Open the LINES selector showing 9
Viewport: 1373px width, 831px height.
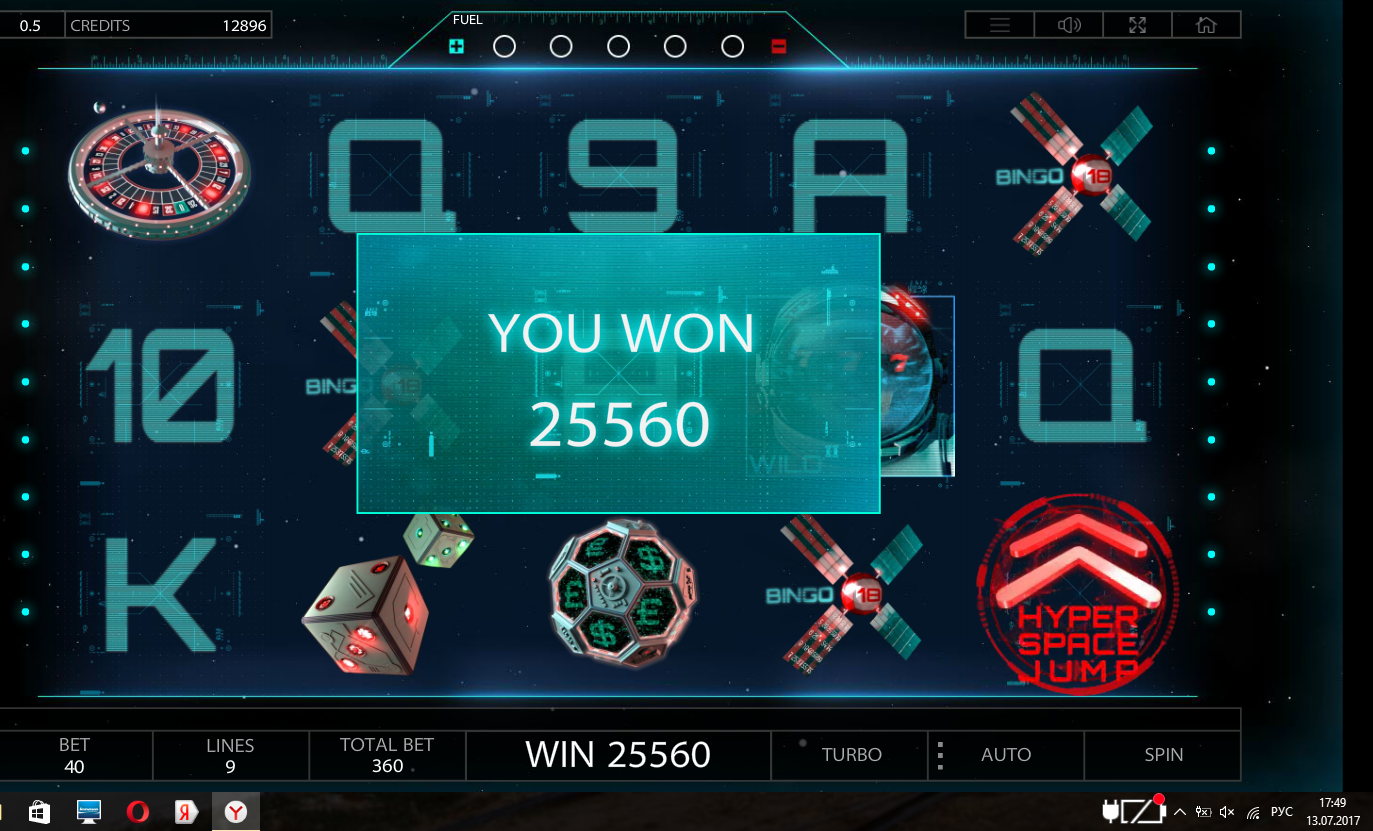point(230,755)
